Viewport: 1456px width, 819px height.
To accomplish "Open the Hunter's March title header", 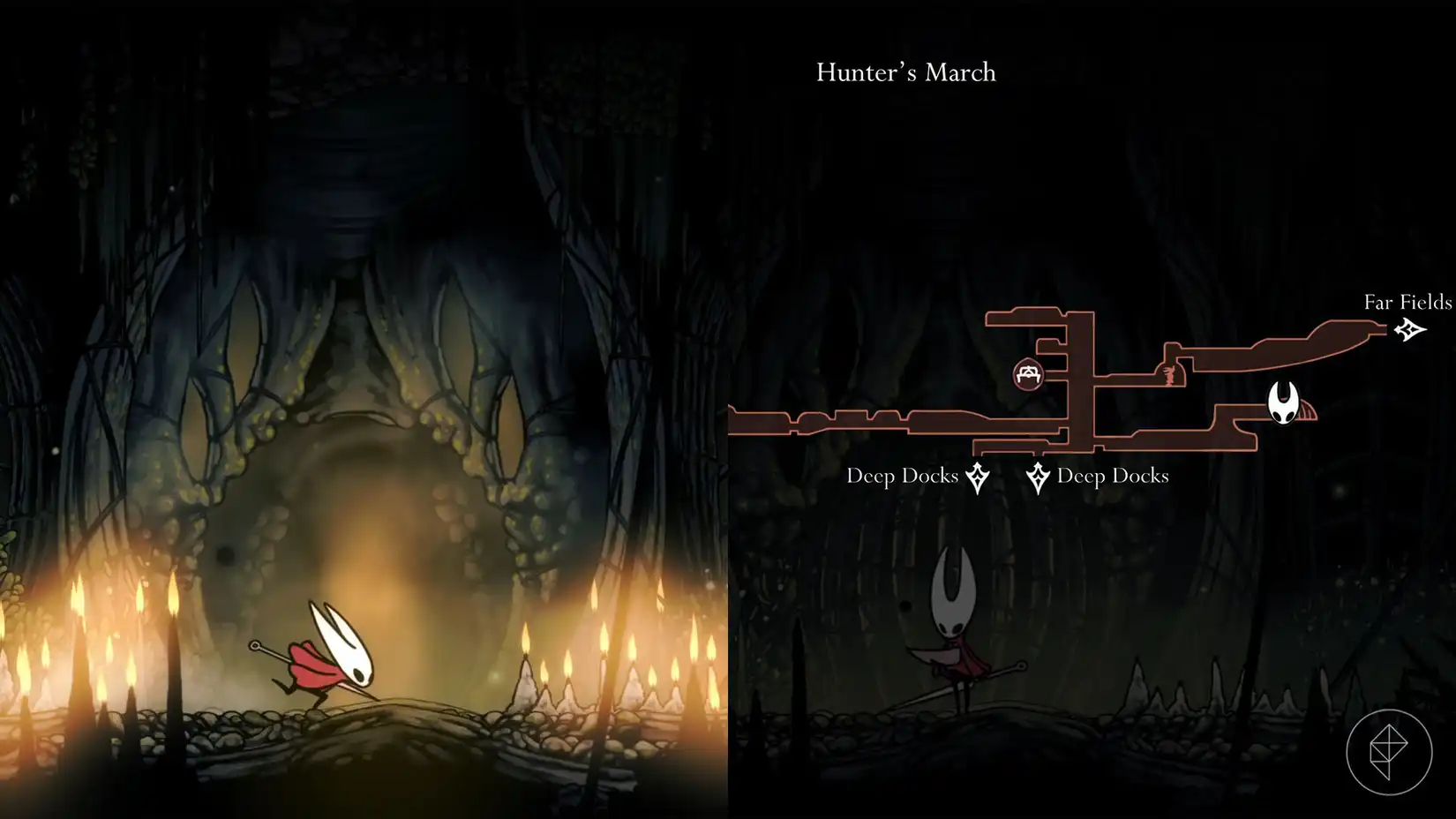I will click(x=905, y=72).
